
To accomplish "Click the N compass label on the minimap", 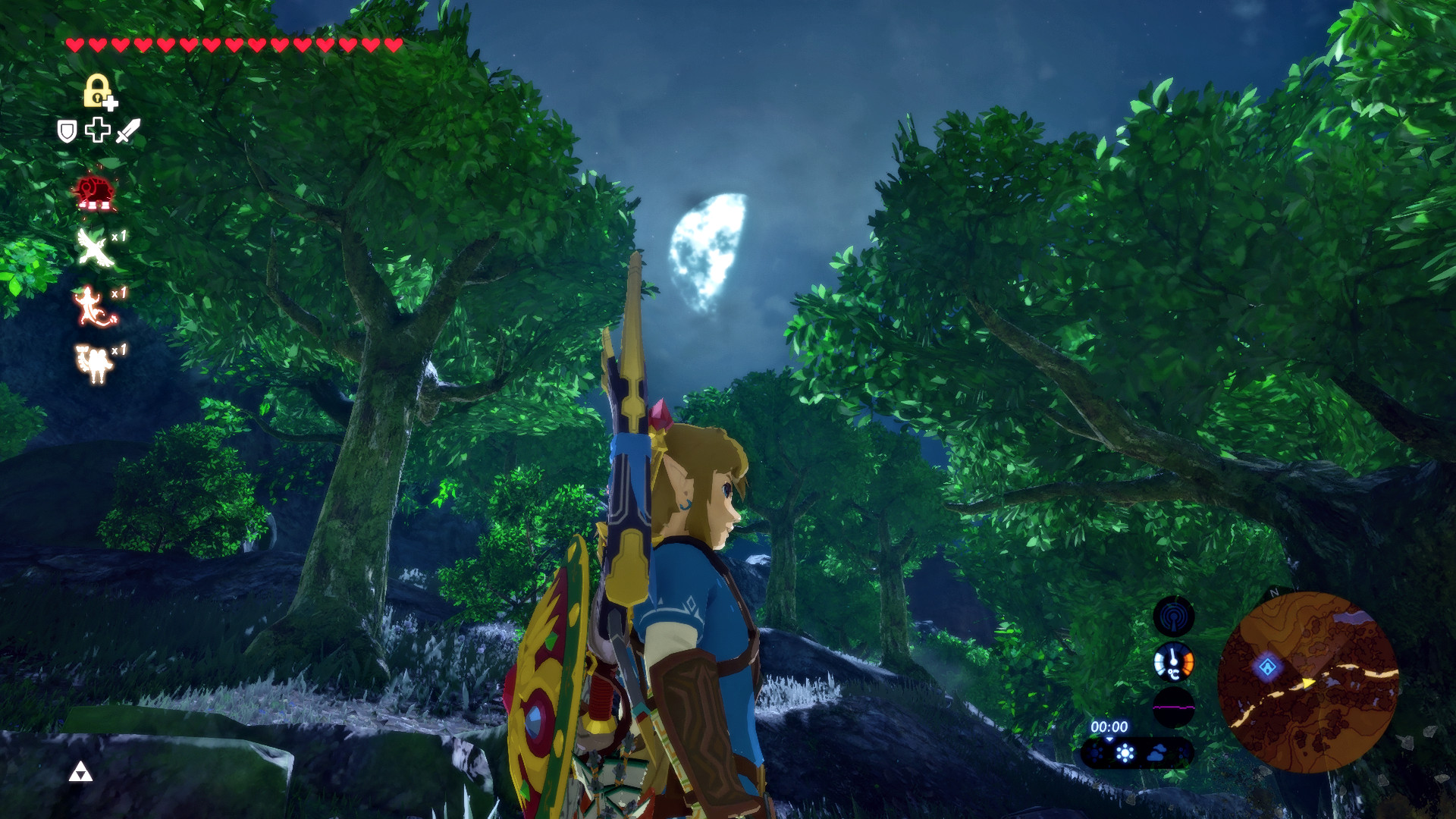I will (x=1274, y=594).
